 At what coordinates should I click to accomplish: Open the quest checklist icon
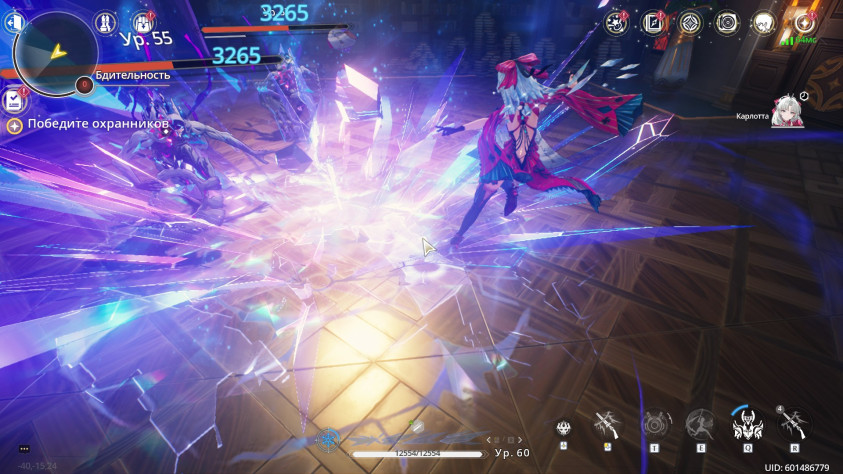coord(15,99)
